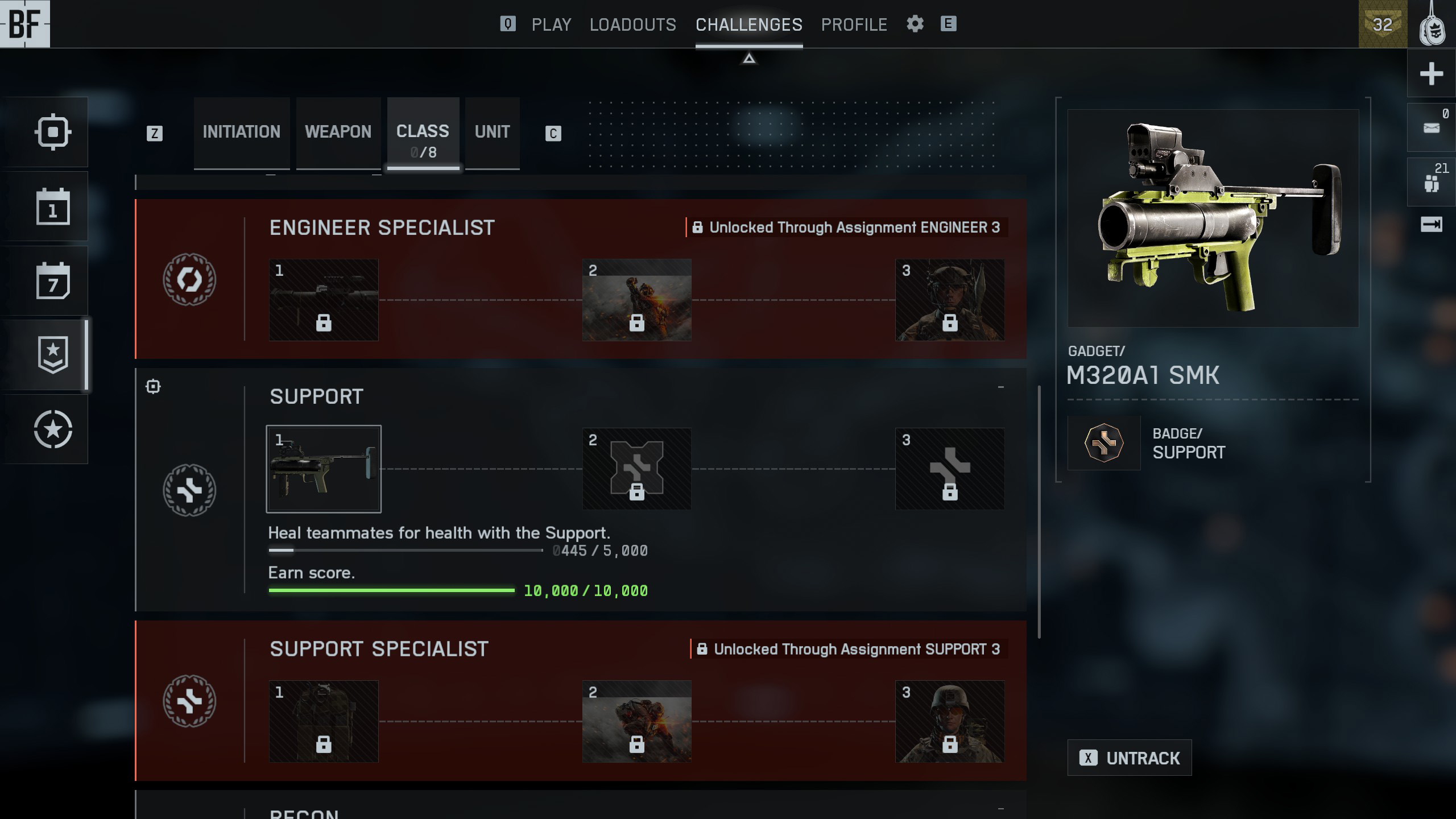Go to the LOADOUTS menu
This screenshot has width=1456, height=819.
pyautogui.click(x=632, y=24)
